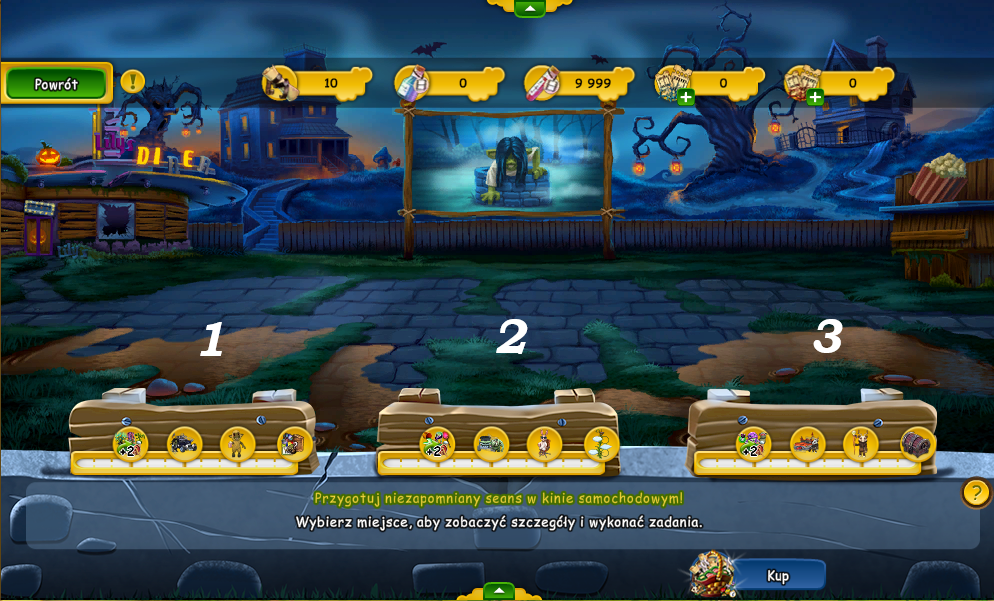Select parking spot number 1
The height and width of the screenshot is (601, 994).
(211, 340)
